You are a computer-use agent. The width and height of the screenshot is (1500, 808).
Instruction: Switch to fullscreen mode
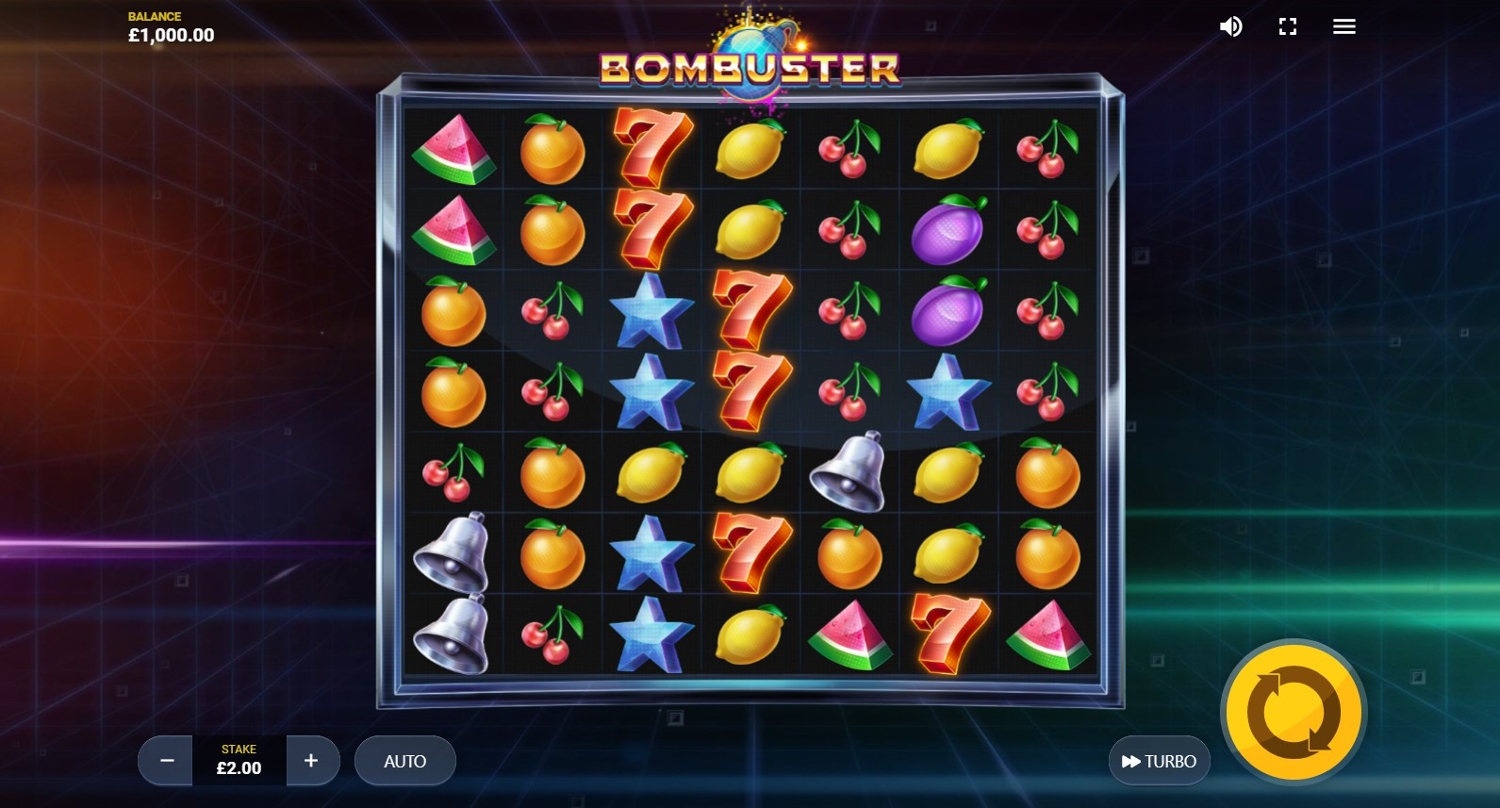click(x=1288, y=27)
